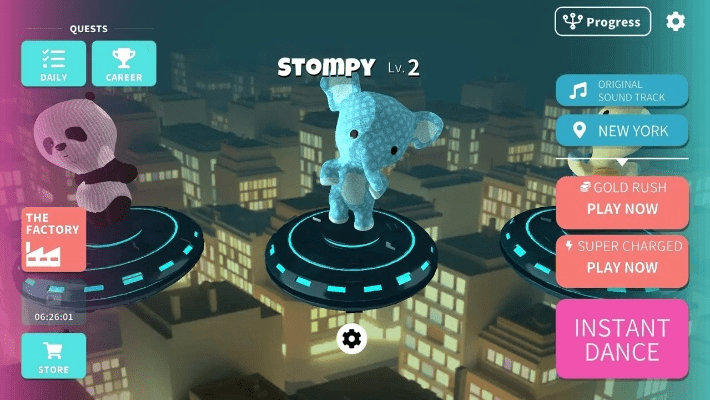
Task: View the Progress screen
Action: 602,21
